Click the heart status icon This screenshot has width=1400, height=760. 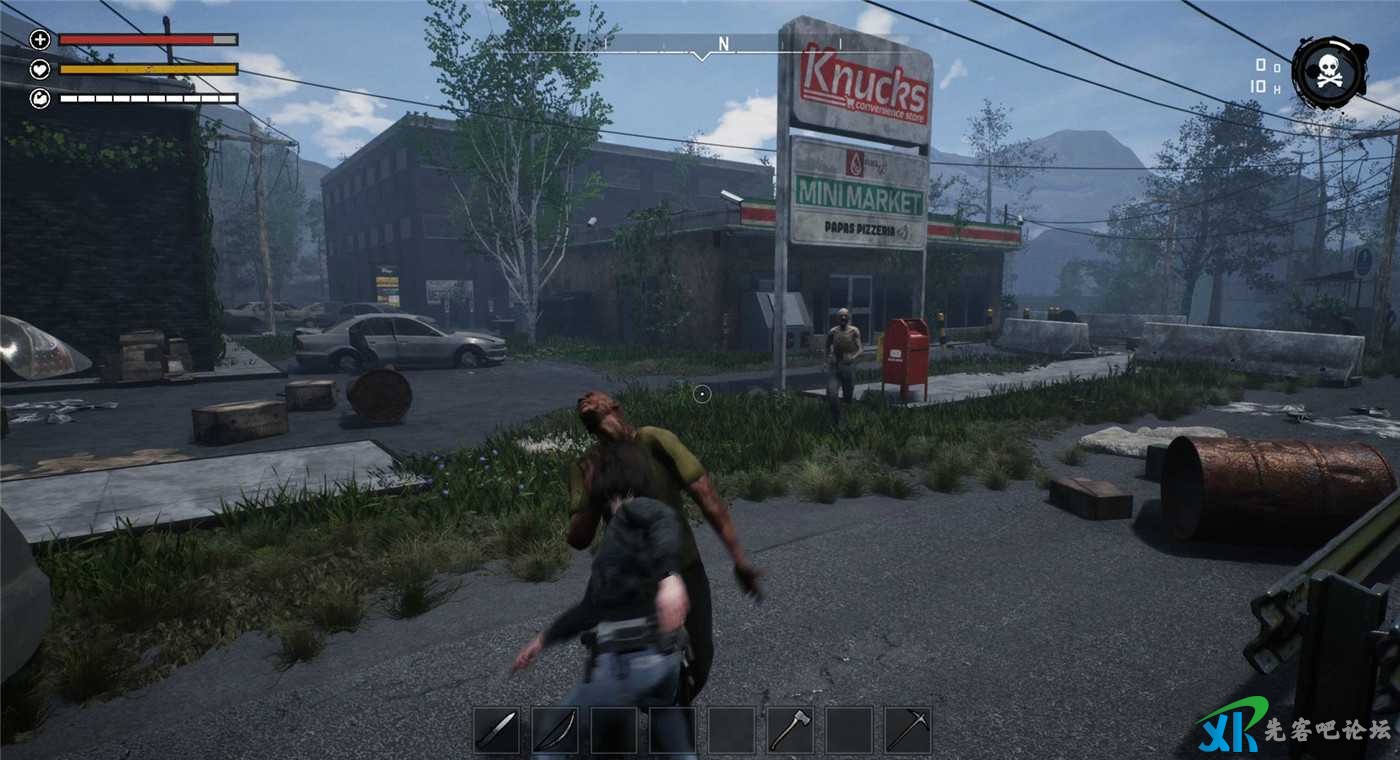click(40, 69)
